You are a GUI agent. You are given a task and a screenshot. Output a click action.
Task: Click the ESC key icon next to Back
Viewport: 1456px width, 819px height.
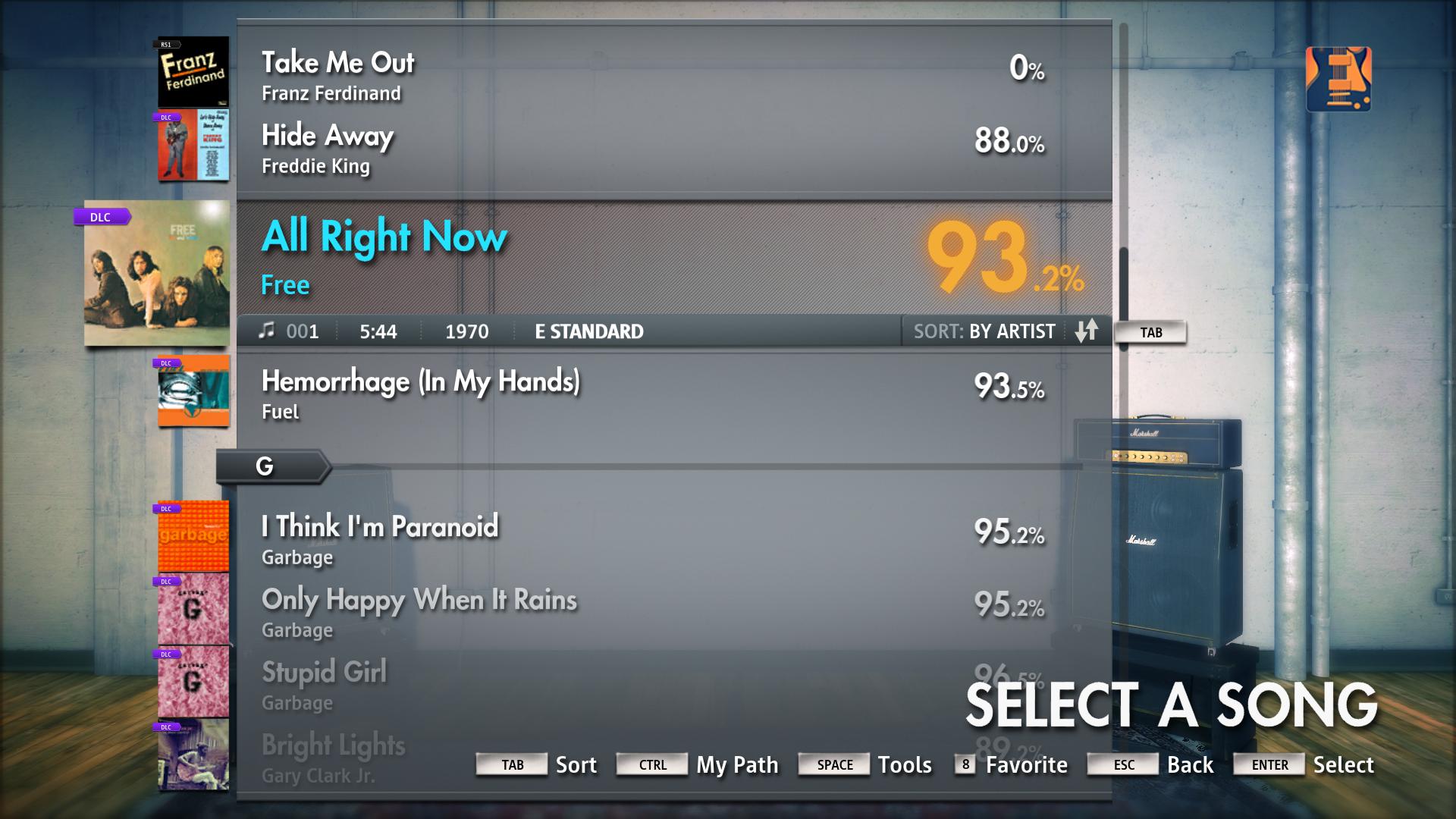tap(1122, 764)
